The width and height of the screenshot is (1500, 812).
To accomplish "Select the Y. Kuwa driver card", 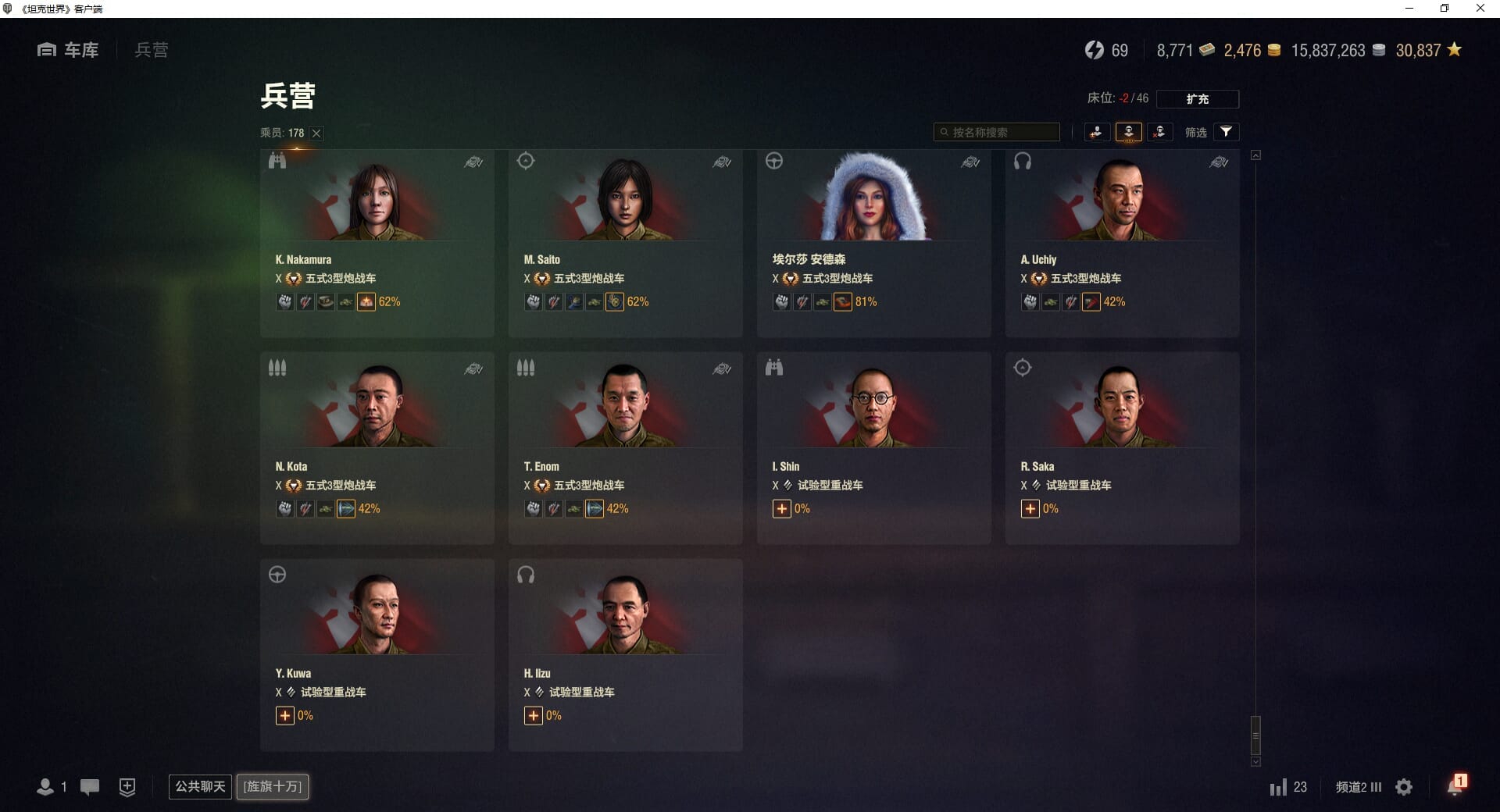I will click(377, 655).
